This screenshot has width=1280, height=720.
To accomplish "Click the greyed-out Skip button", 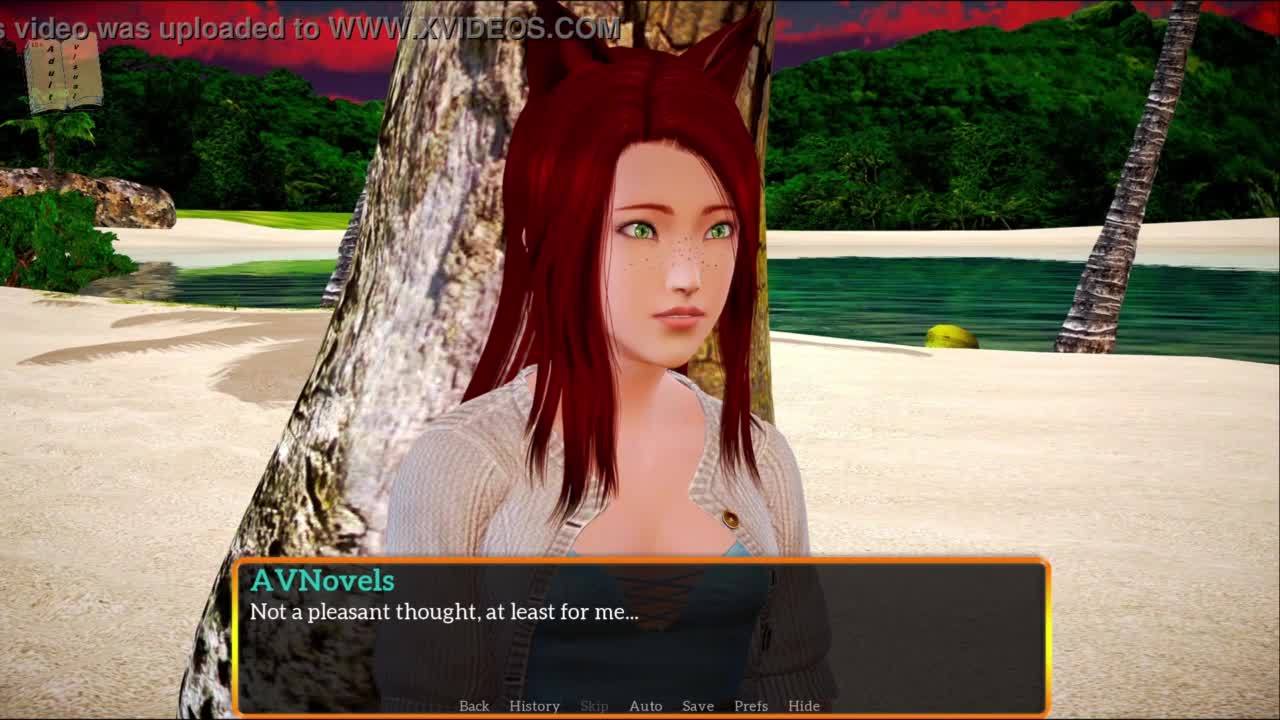I will click(594, 706).
